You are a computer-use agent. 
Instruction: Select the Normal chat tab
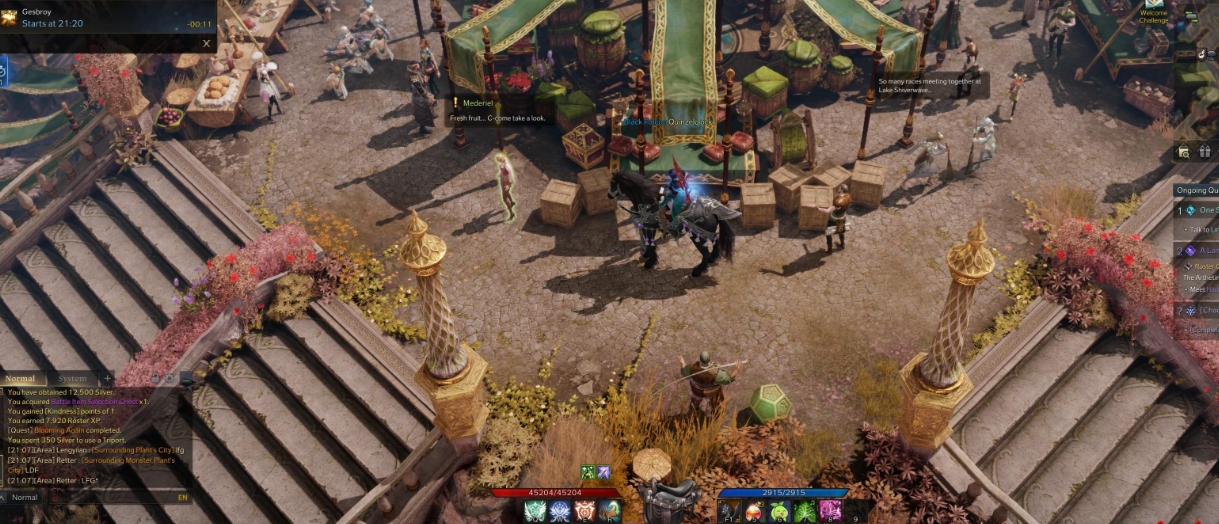20,379
